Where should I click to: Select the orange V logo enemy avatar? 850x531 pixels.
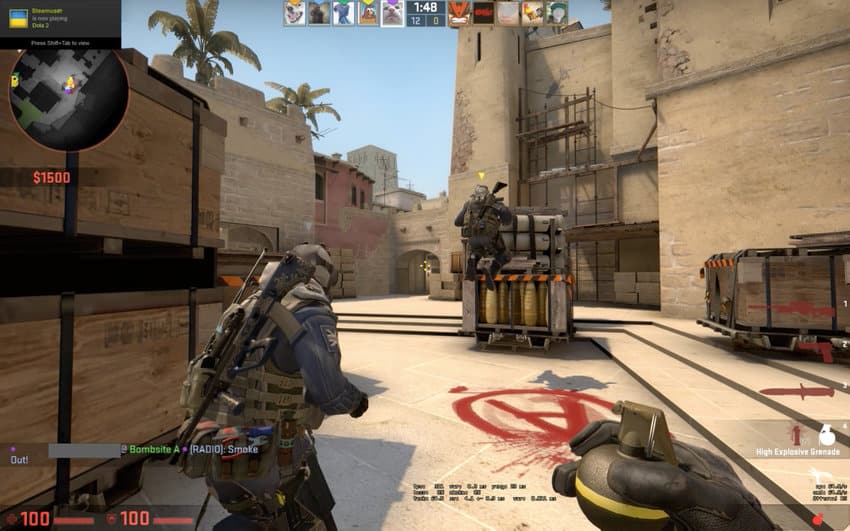[x=458, y=13]
